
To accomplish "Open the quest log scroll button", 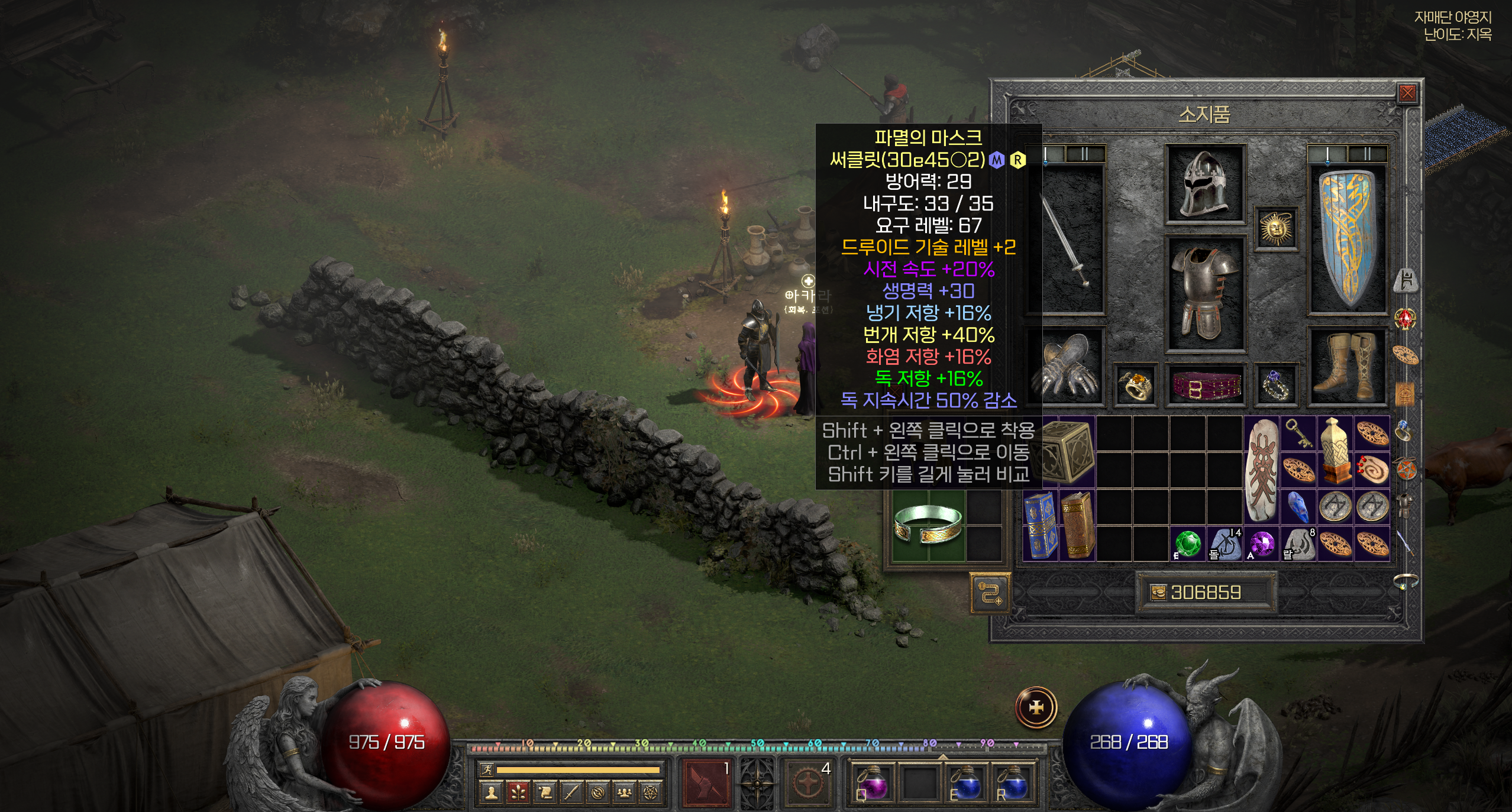I will pyautogui.click(x=545, y=792).
